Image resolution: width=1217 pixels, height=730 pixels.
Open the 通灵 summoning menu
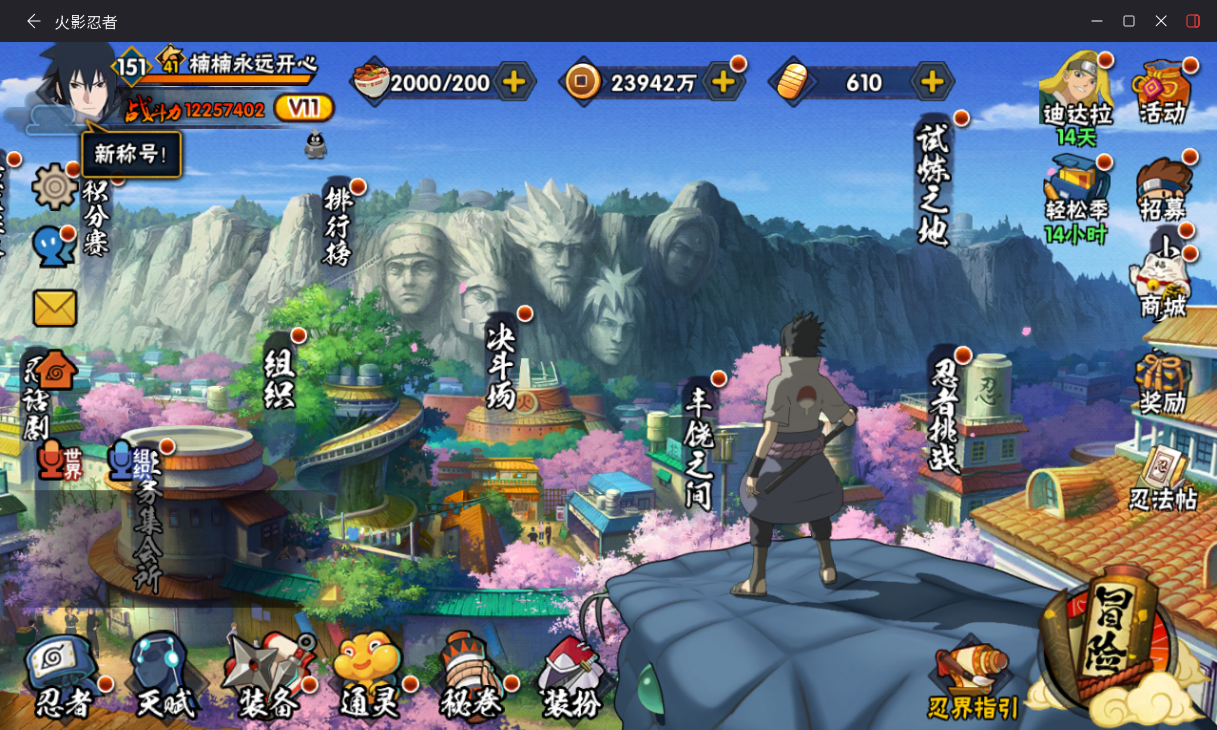368,675
